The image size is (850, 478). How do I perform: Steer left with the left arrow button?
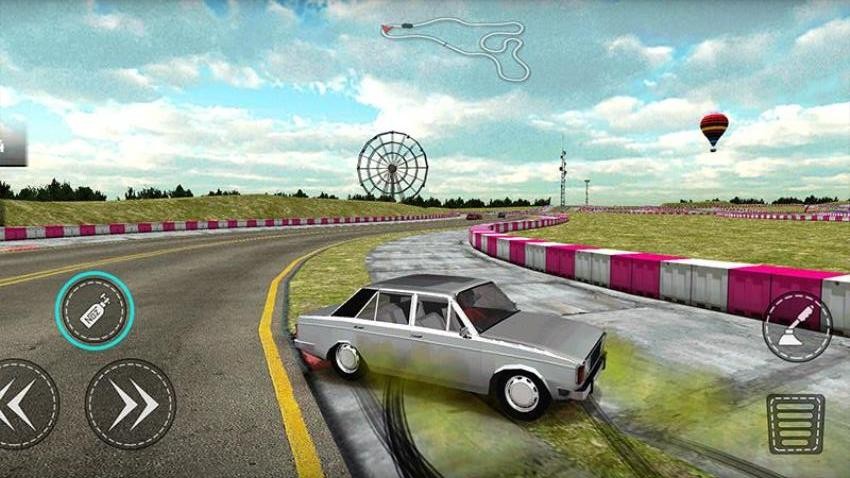[x=23, y=404]
